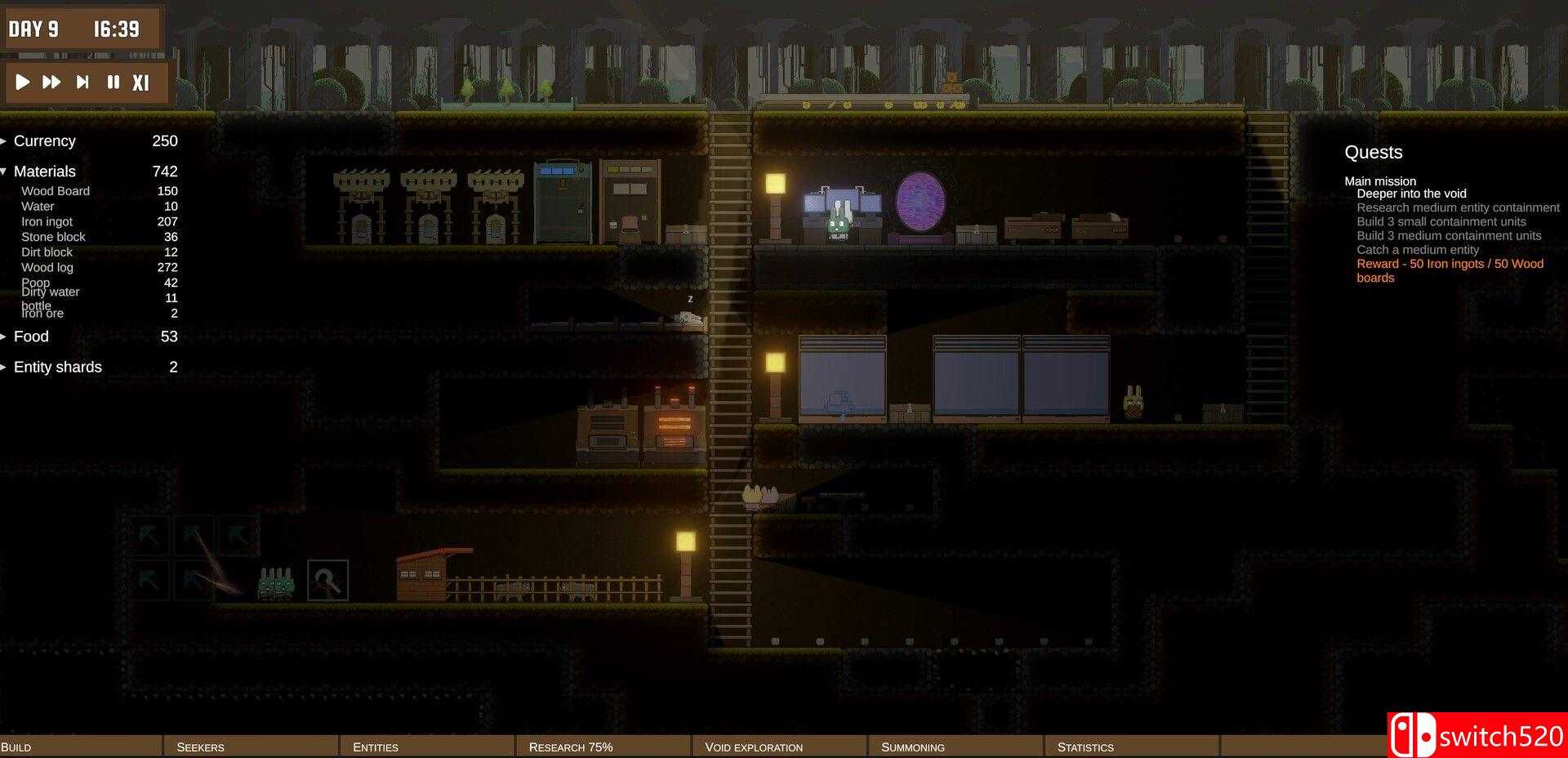Activate the XI maximum speed icon
Screen dimensions: 1568x758
click(x=140, y=82)
